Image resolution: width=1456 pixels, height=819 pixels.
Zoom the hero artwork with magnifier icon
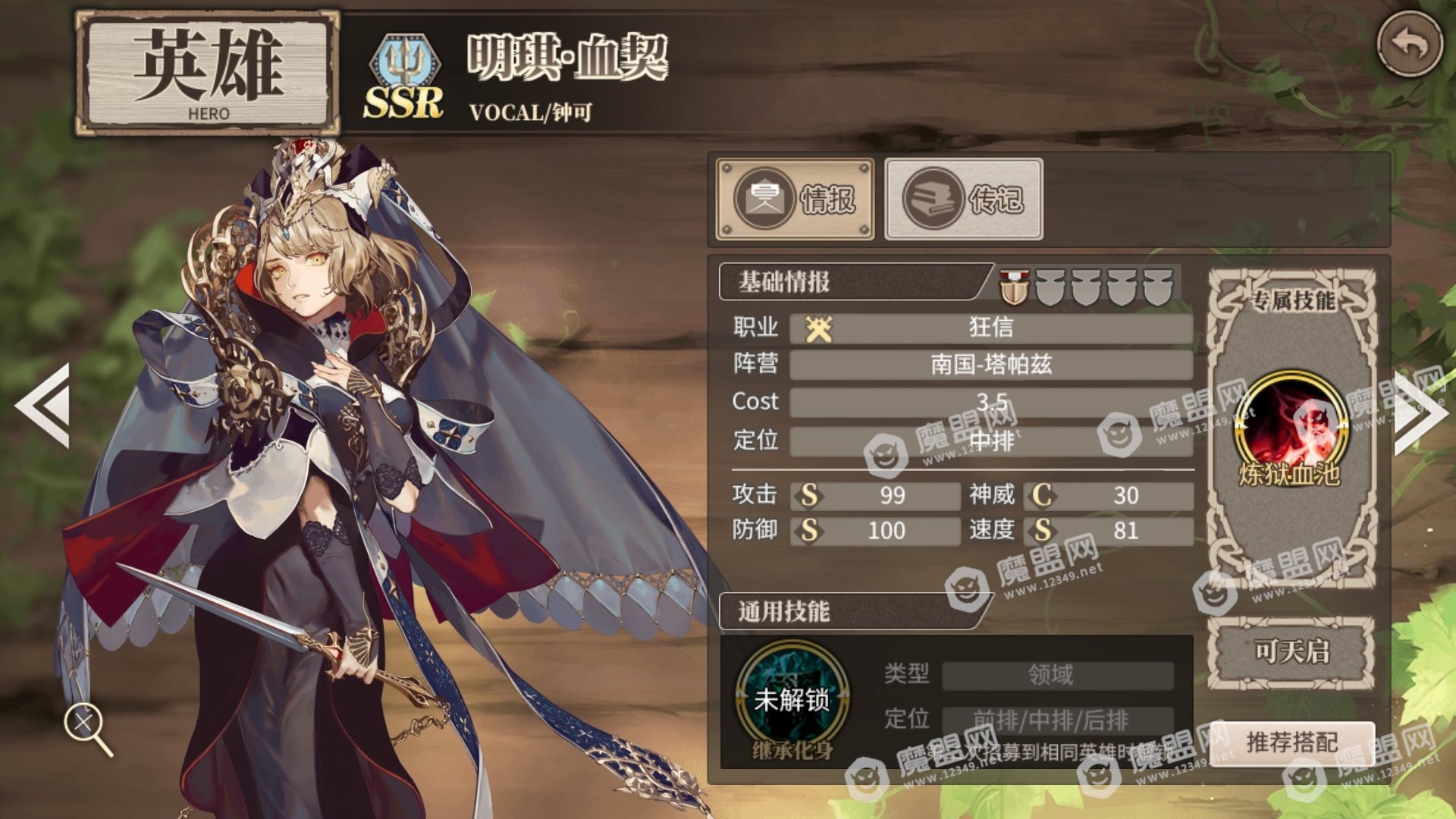[86, 726]
